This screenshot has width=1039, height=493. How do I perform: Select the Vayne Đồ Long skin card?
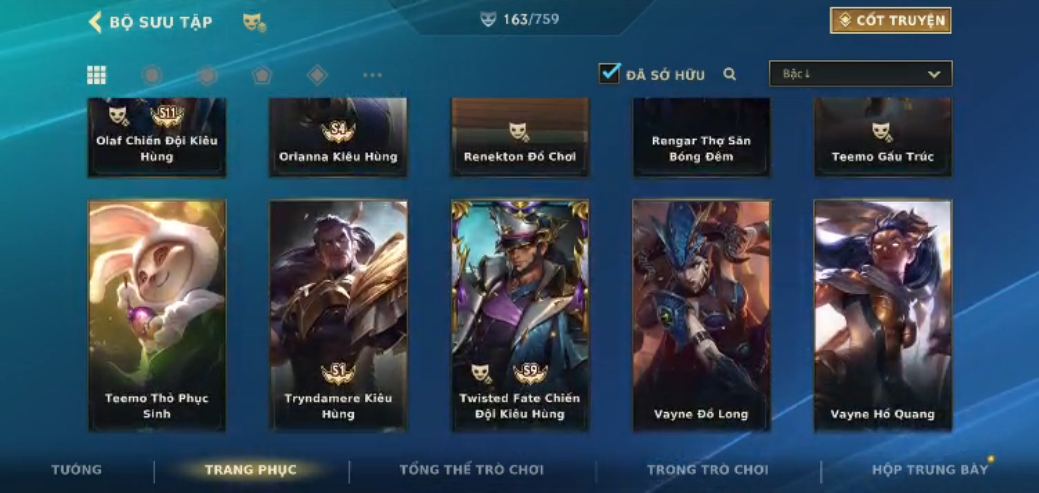[701, 315]
